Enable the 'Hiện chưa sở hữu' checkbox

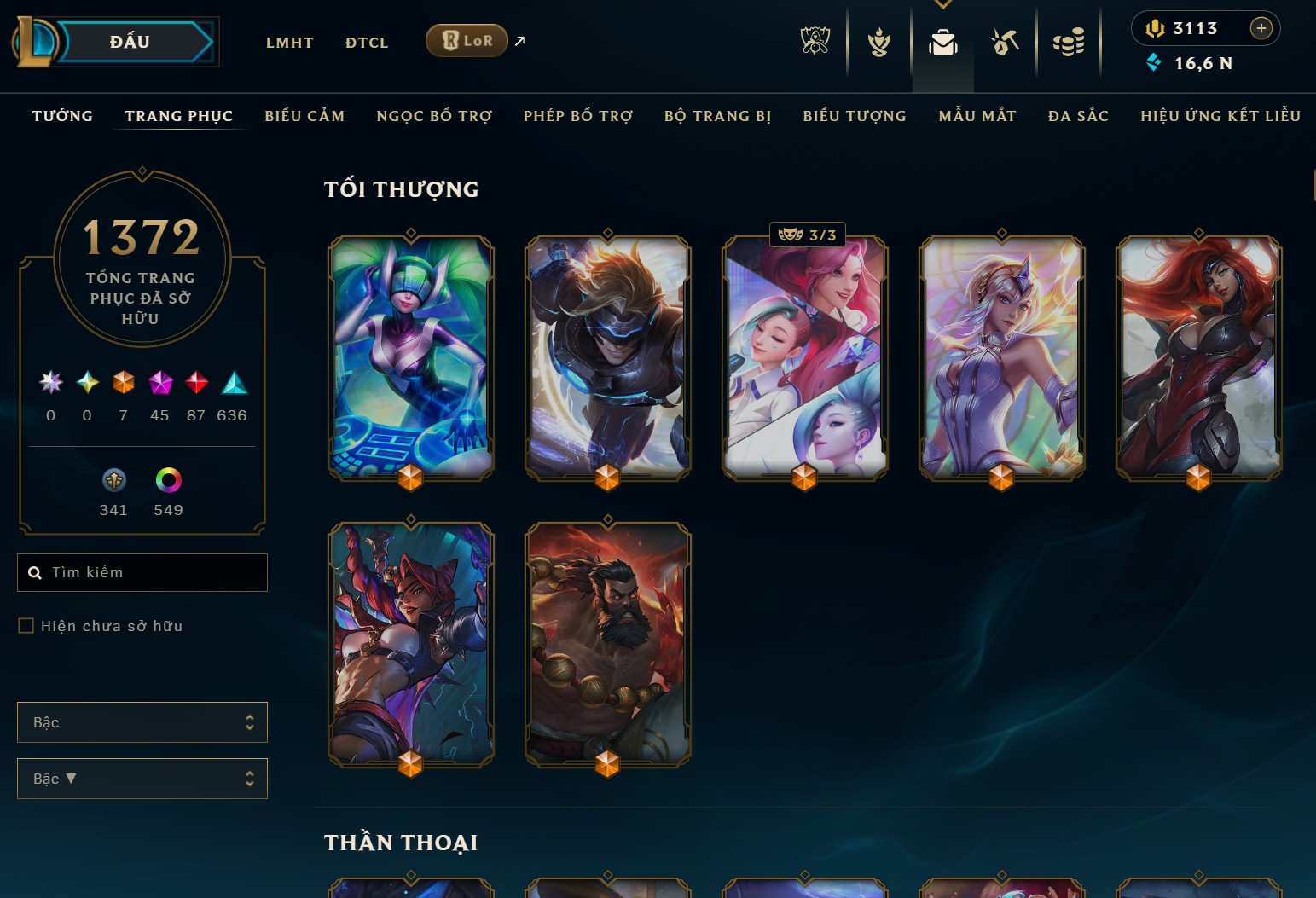[26, 625]
